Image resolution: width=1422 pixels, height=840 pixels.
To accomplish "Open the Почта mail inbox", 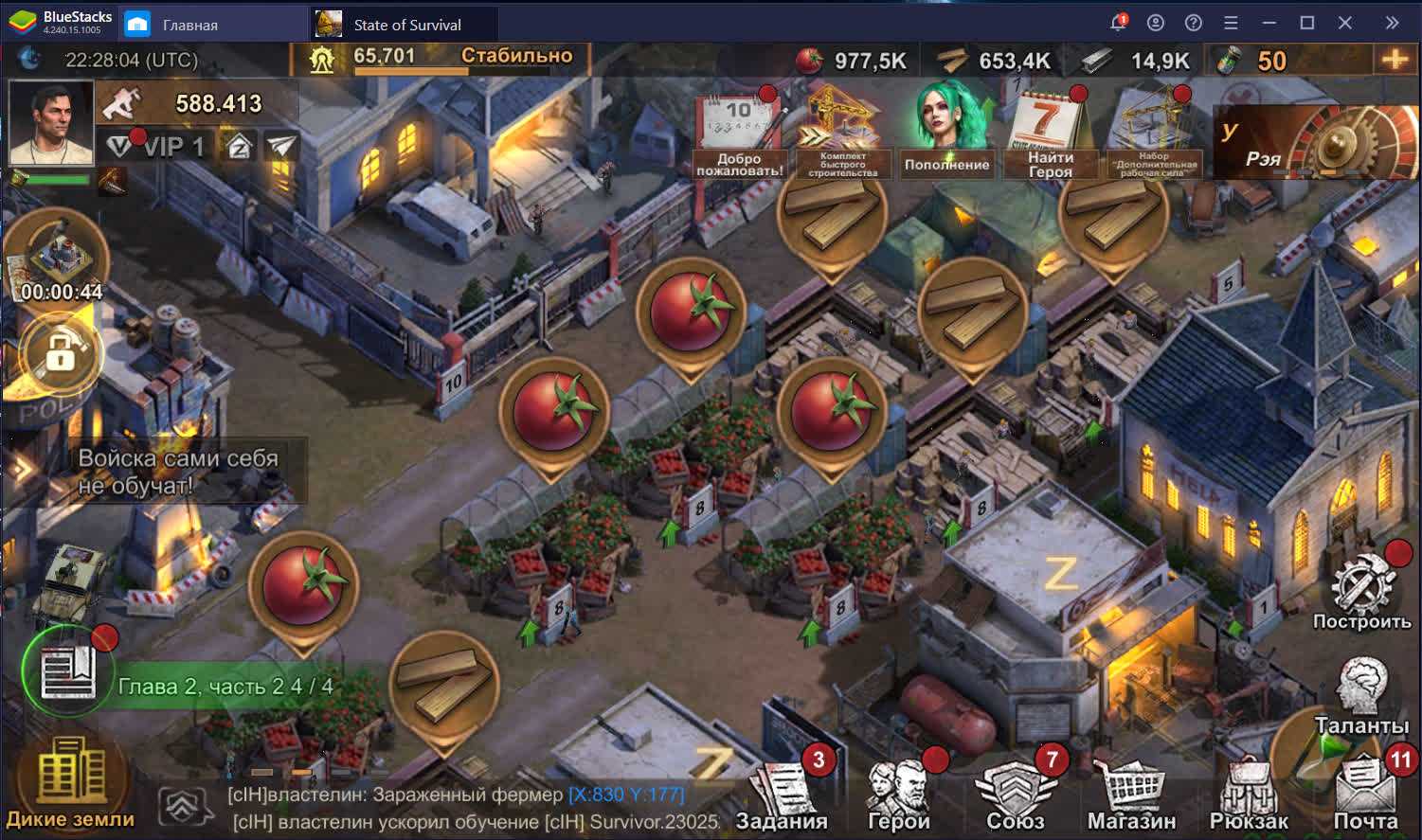I will click(1365, 794).
